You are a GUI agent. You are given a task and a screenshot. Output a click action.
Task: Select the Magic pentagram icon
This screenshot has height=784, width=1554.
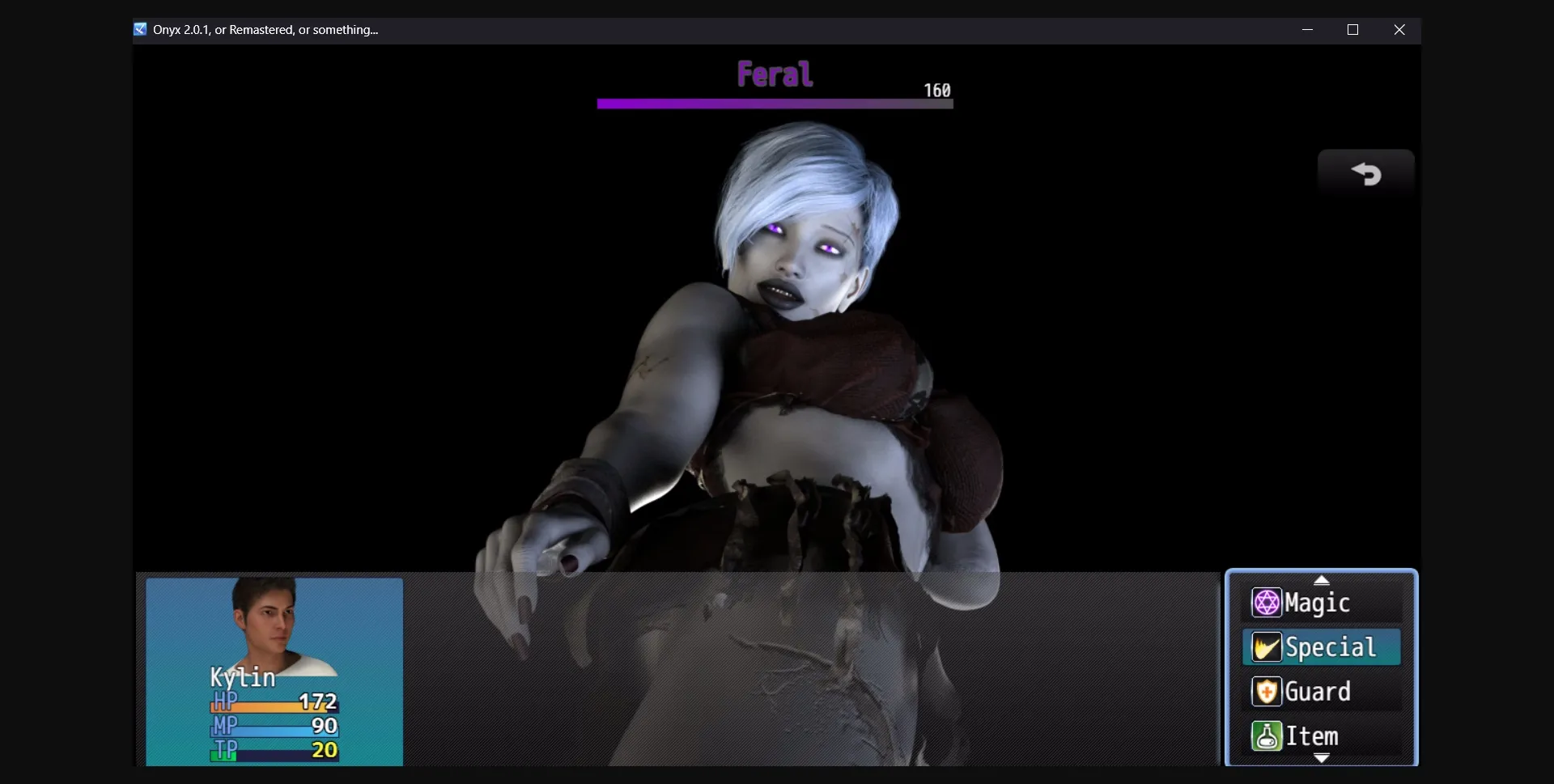click(x=1266, y=602)
